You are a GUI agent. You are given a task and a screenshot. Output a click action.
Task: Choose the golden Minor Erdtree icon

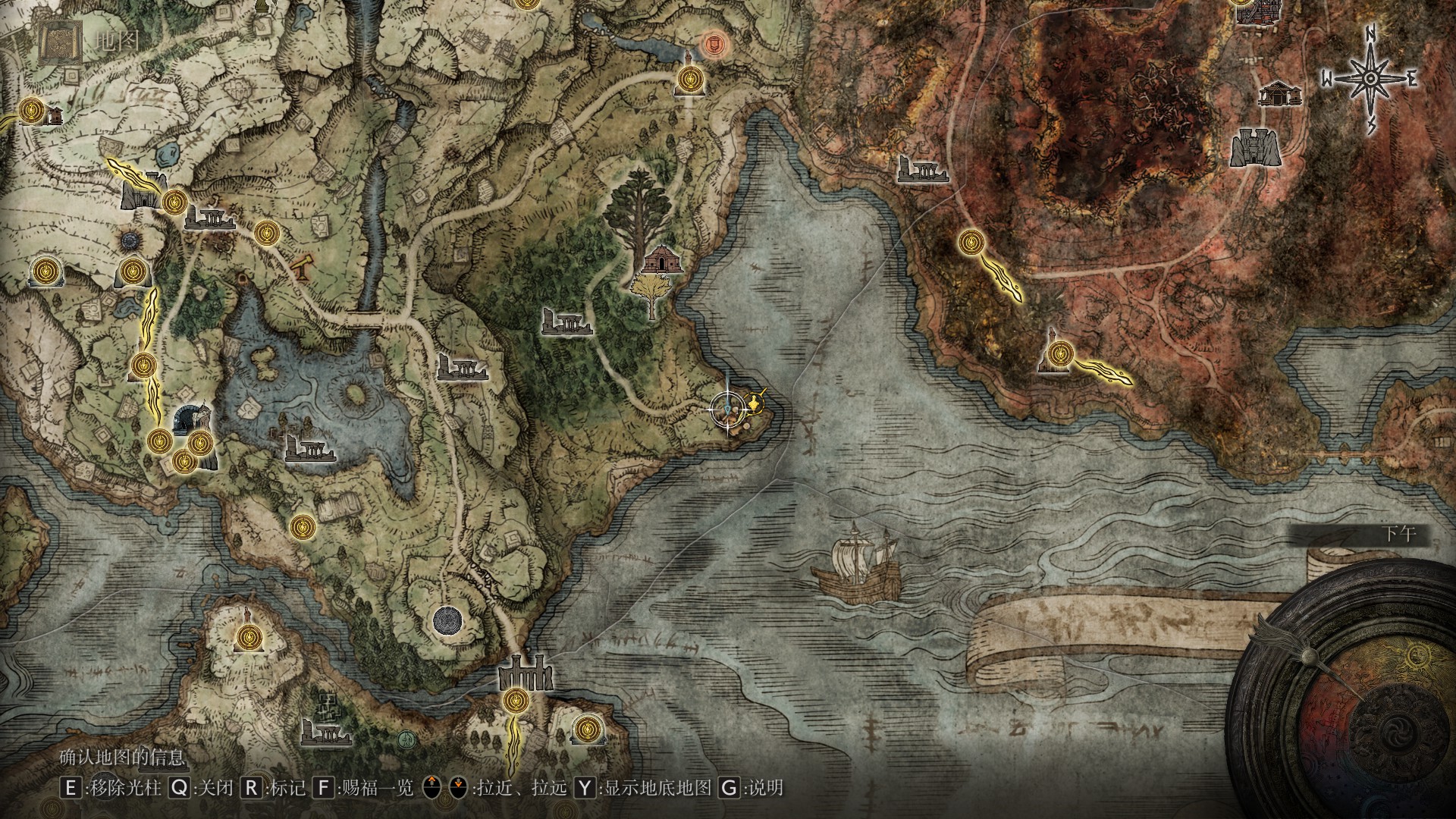tap(651, 296)
